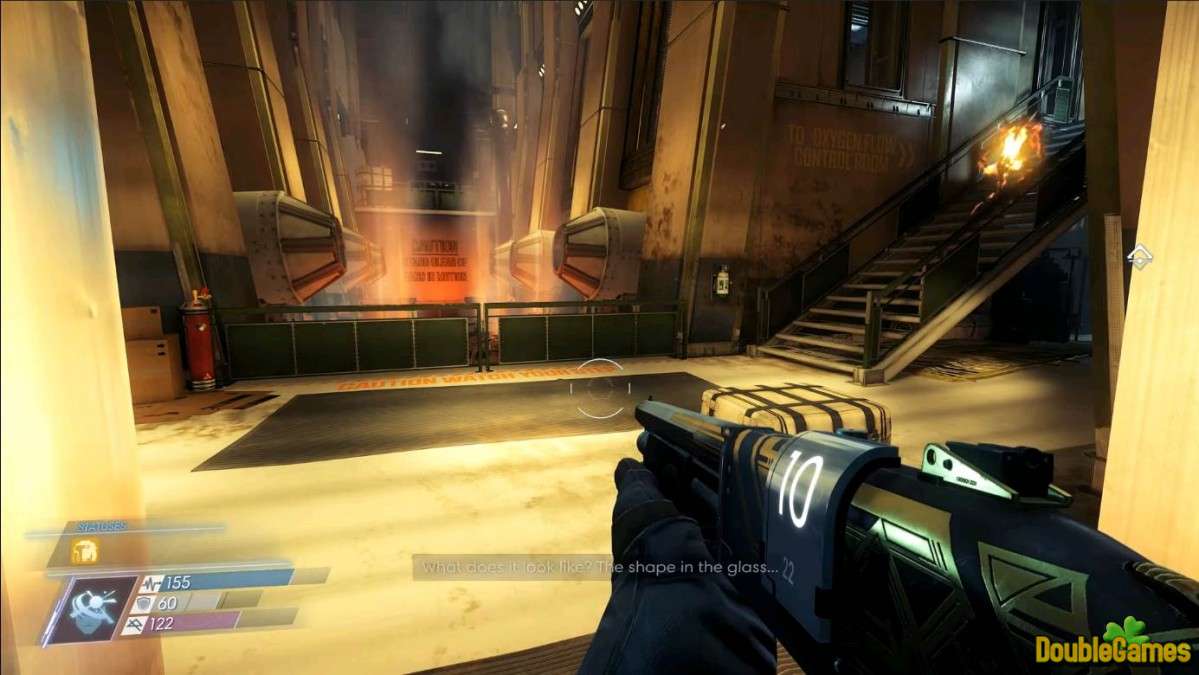This screenshot has height=675, width=1199.
Task: Select the character portrait beside the health bars
Action: (90, 607)
